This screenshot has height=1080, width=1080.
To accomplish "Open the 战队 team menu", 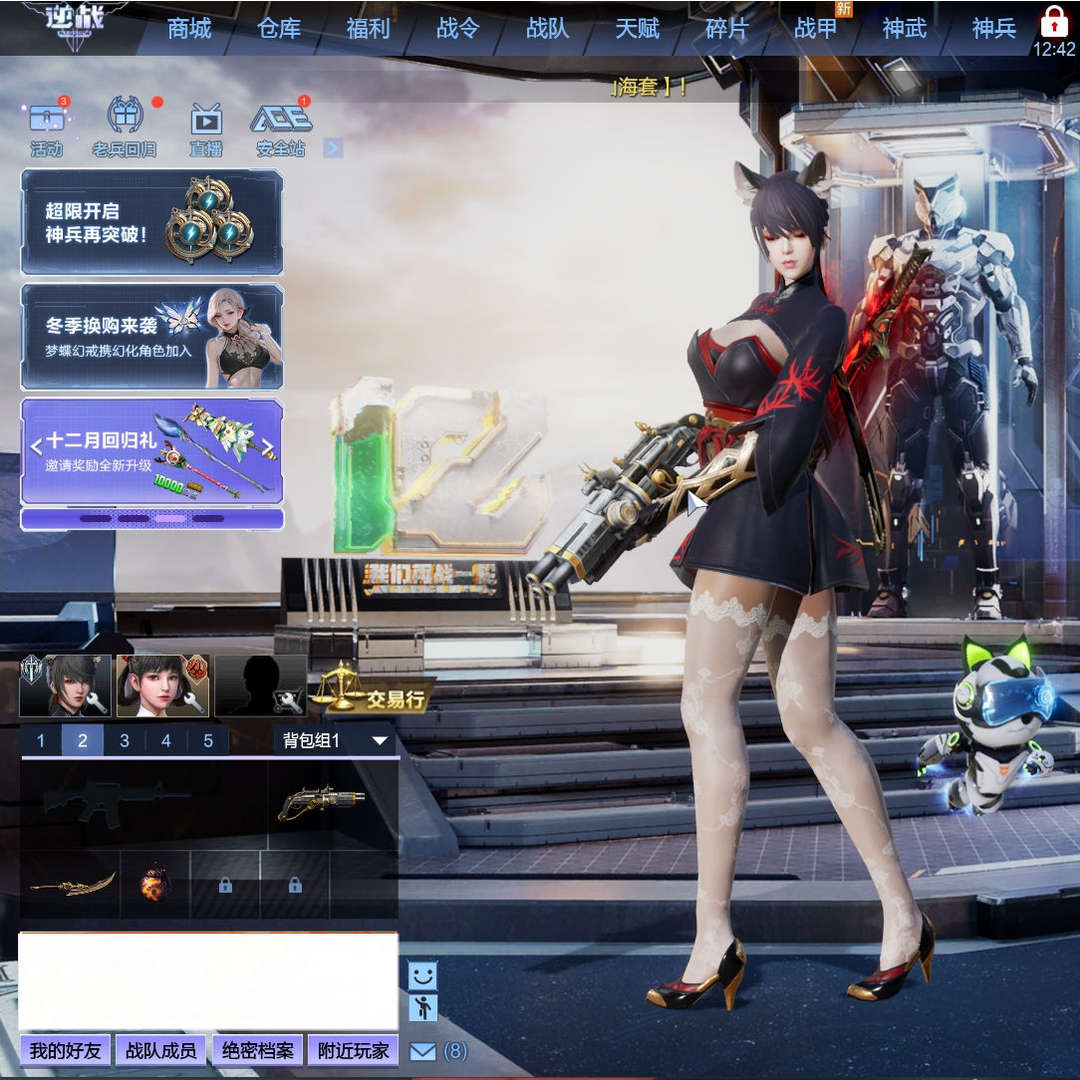I will click(548, 28).
